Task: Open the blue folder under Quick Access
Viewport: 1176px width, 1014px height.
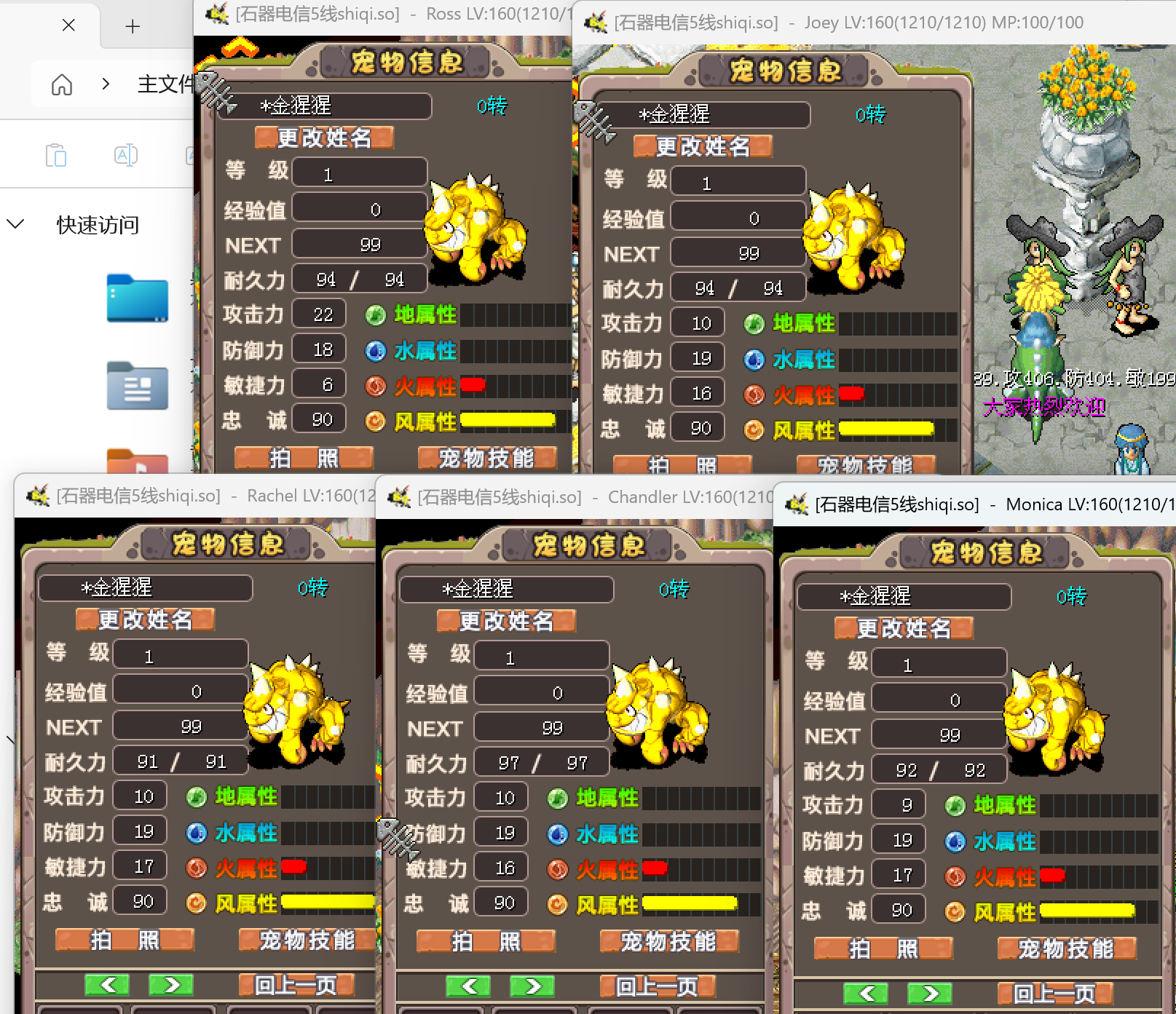Action: [x=137, y=299]
